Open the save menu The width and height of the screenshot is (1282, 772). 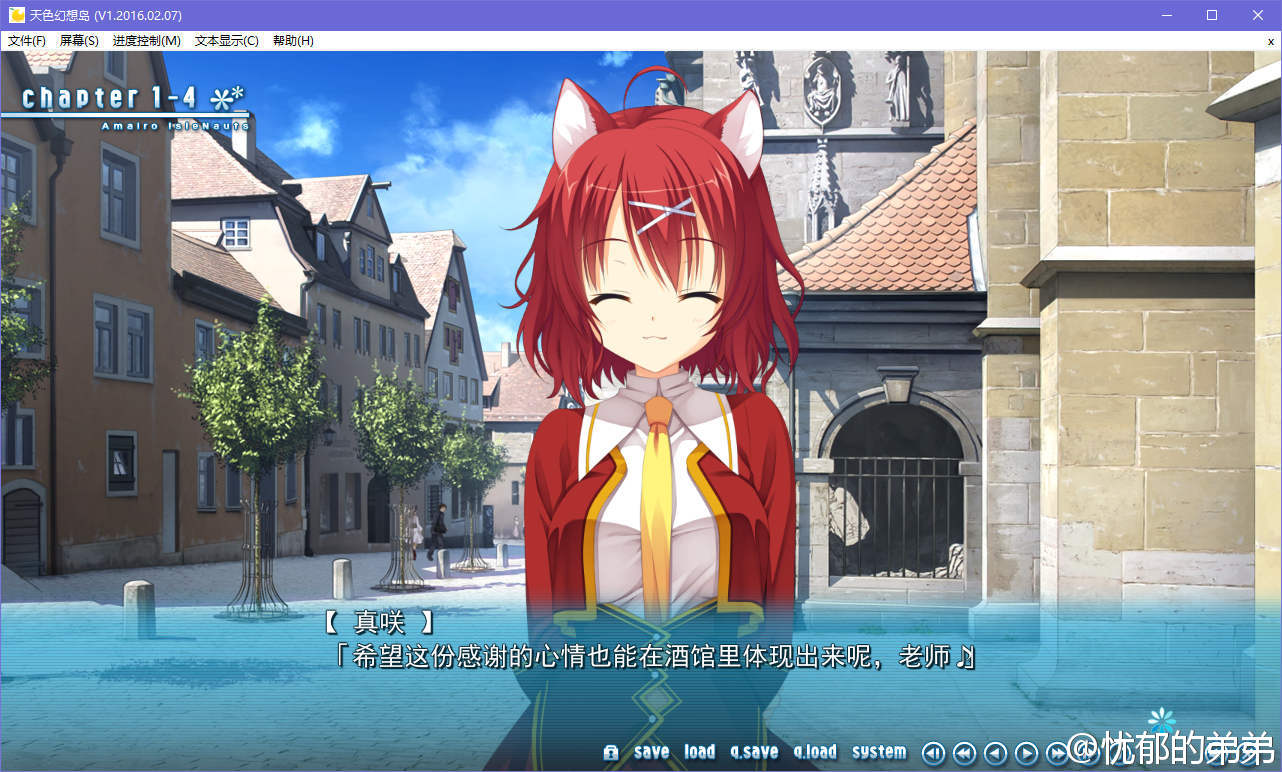tap(651, 752)
